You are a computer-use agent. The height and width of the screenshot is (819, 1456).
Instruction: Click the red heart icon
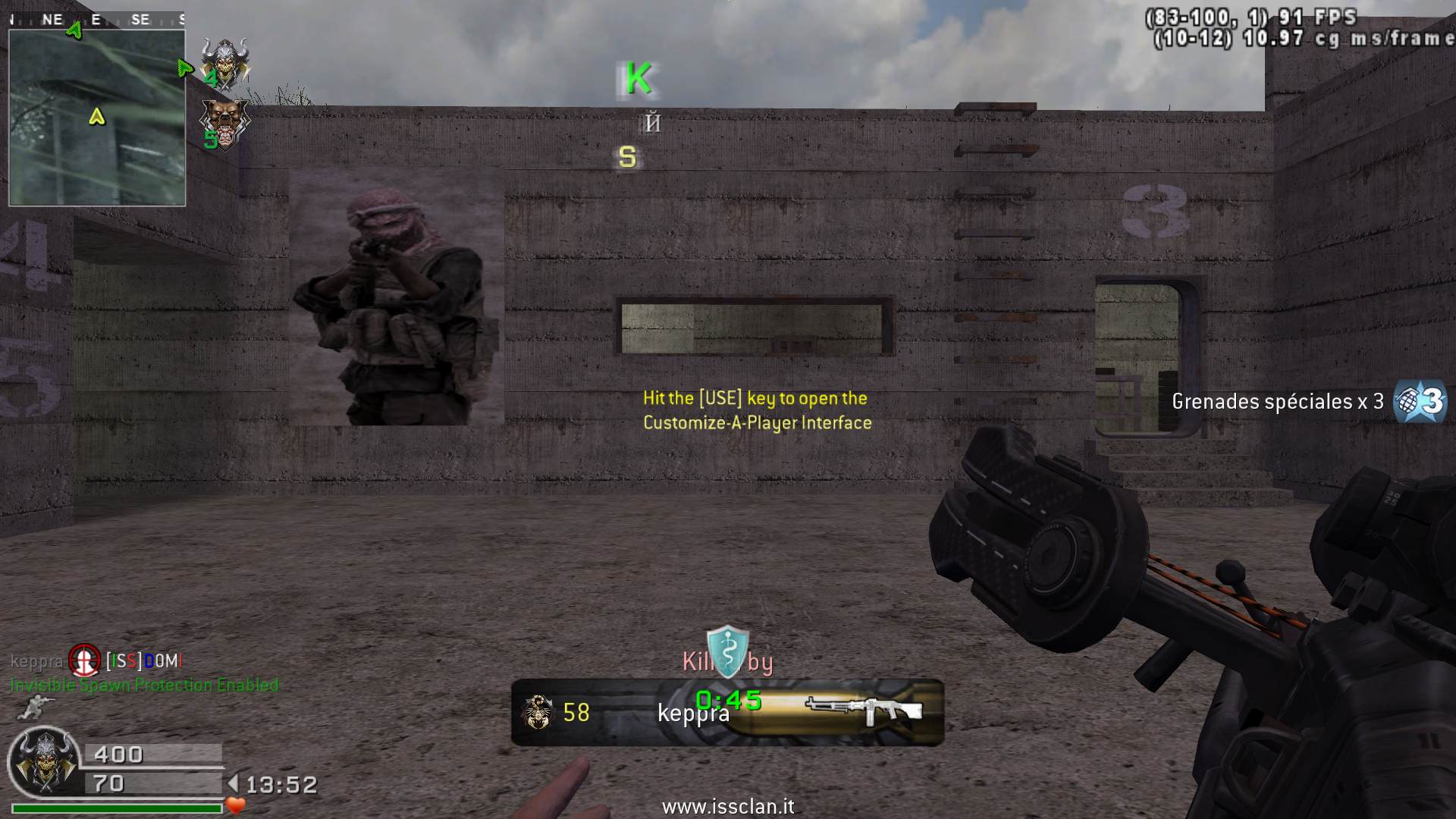(236, 805)
